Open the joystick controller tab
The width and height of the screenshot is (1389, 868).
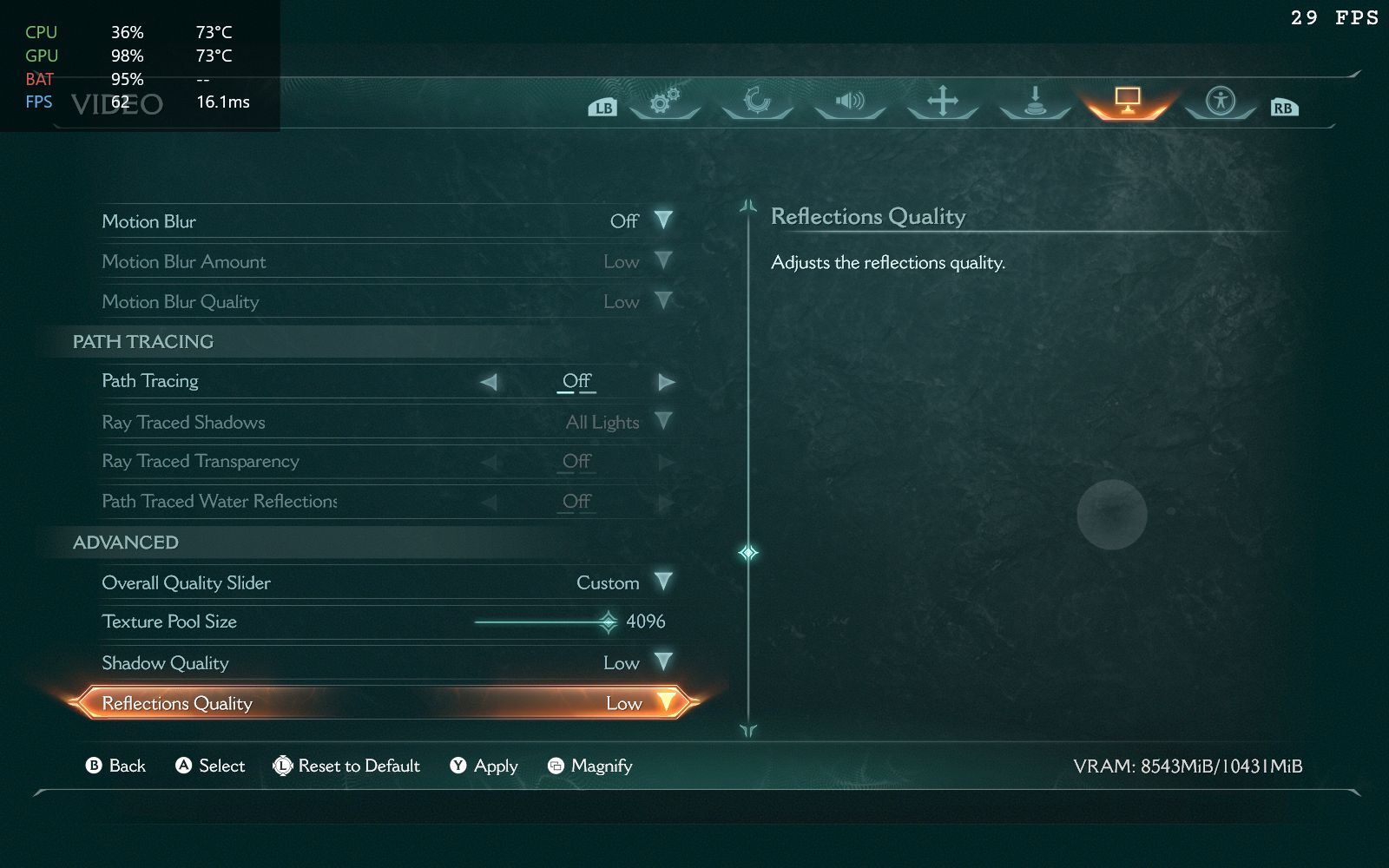click(x=1035, y=102)
